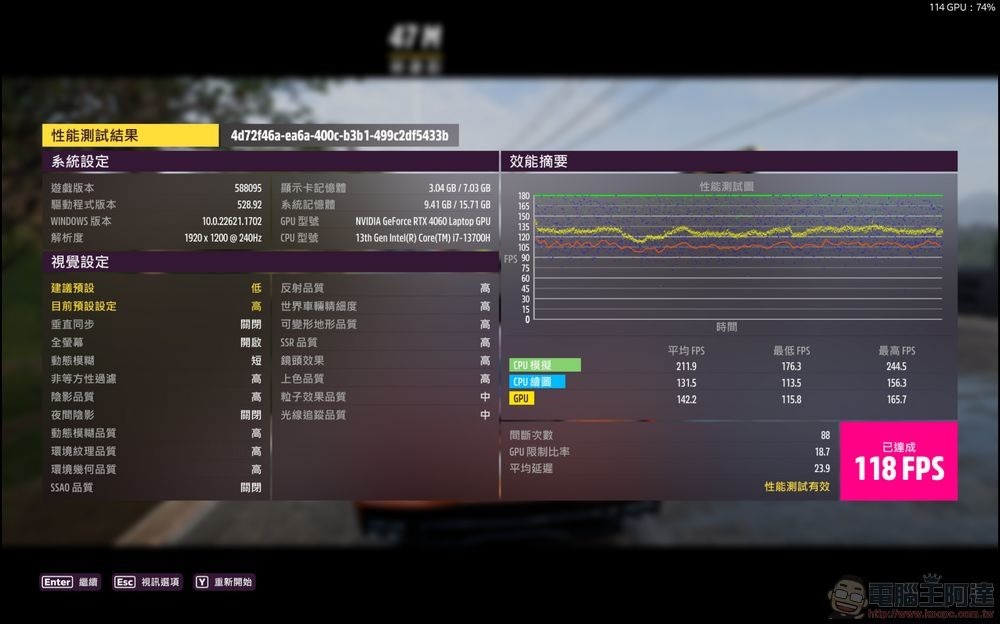Restart the benchmark test (重新開始)
Image resolution: width=1000 pixels, height=624 pixels.
[224, 582]
